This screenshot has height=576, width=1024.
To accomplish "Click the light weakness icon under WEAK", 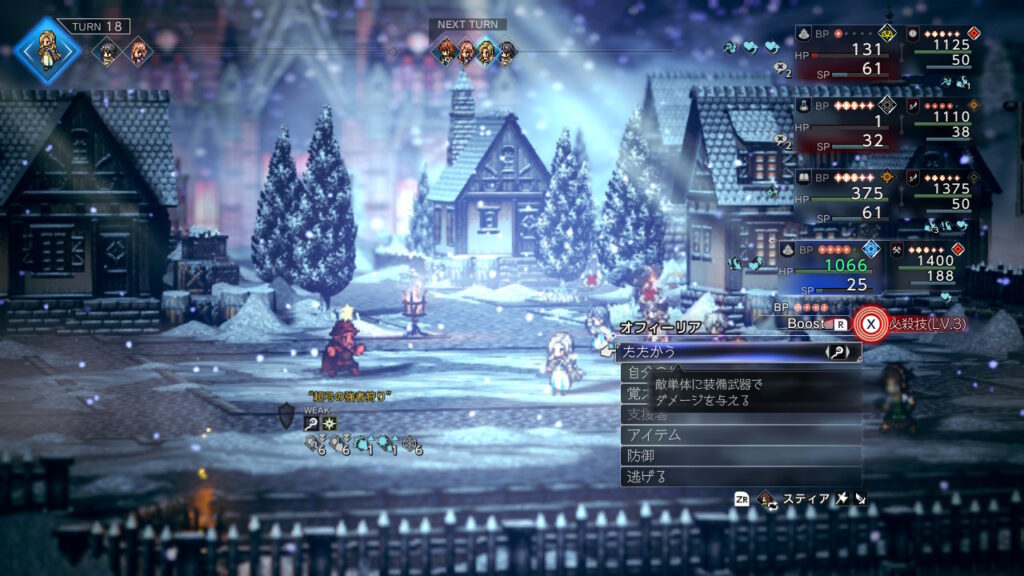I will [x=329, y=423].
